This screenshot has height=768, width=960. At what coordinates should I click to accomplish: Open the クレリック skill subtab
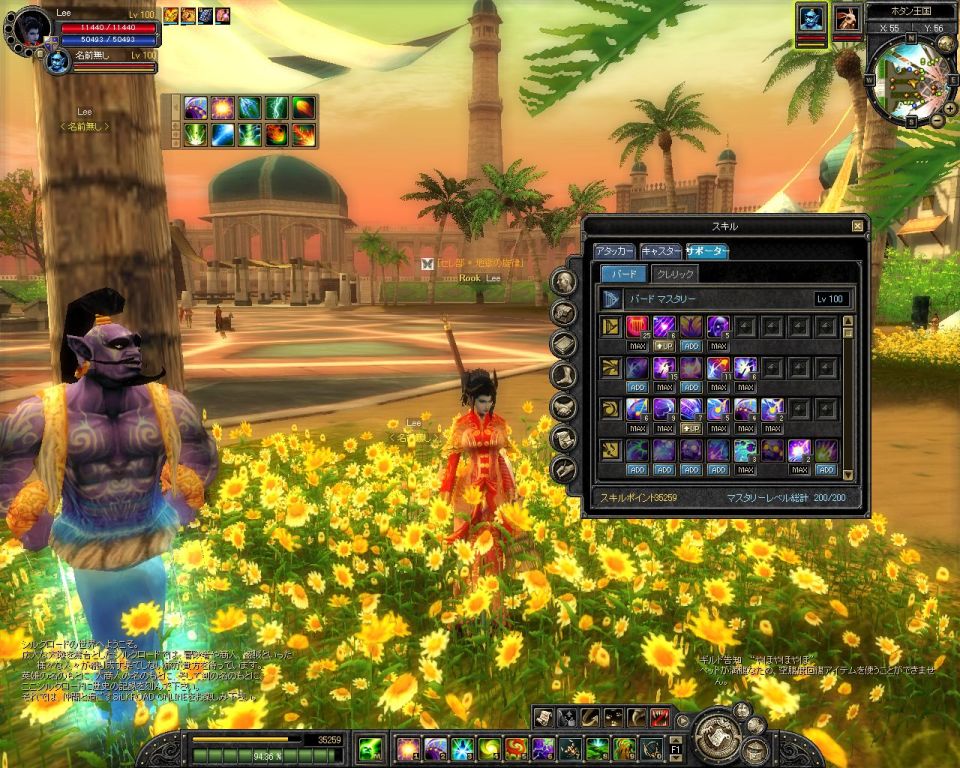pos(674,273)
